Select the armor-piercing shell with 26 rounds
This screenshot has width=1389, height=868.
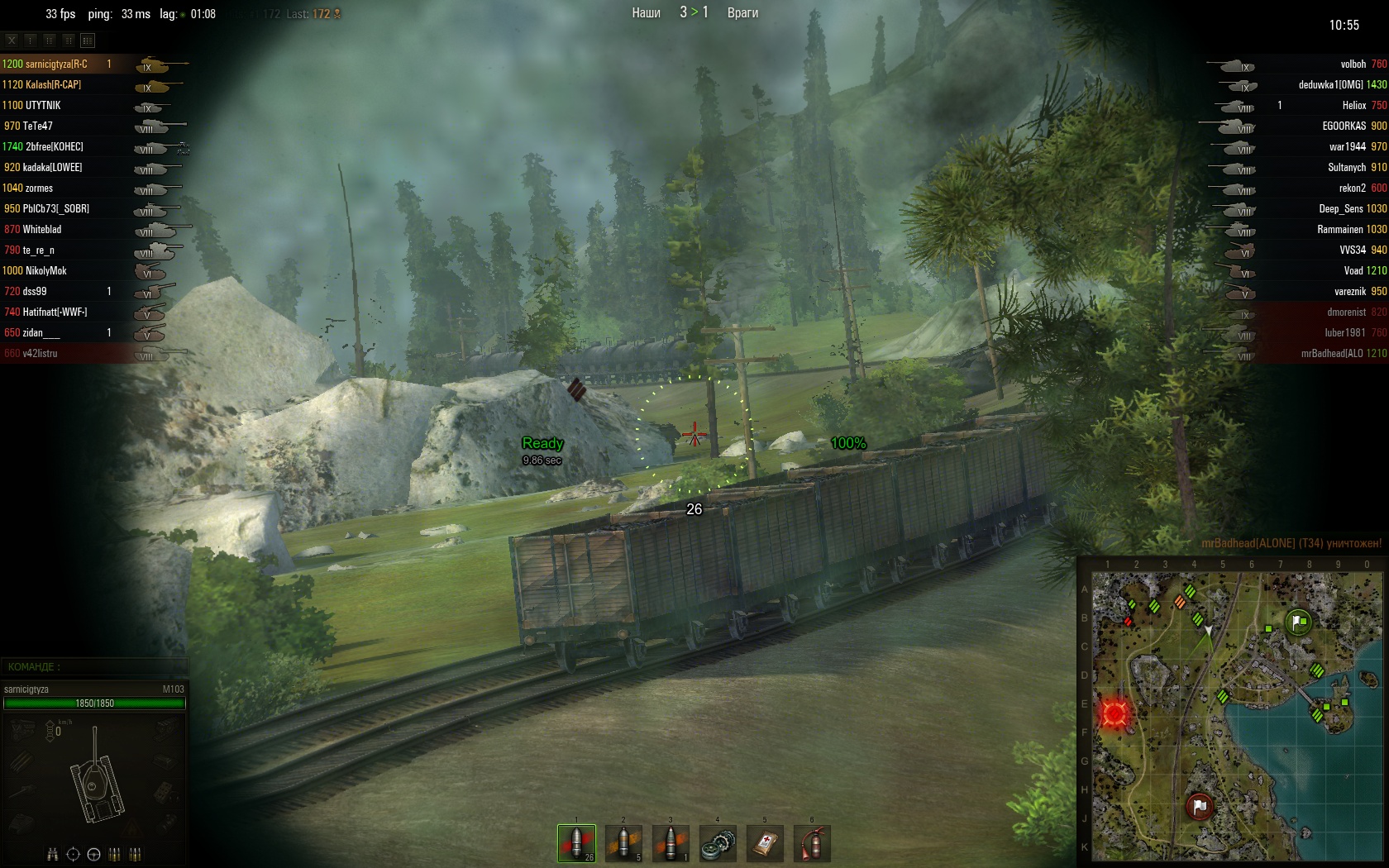[576, 843]
